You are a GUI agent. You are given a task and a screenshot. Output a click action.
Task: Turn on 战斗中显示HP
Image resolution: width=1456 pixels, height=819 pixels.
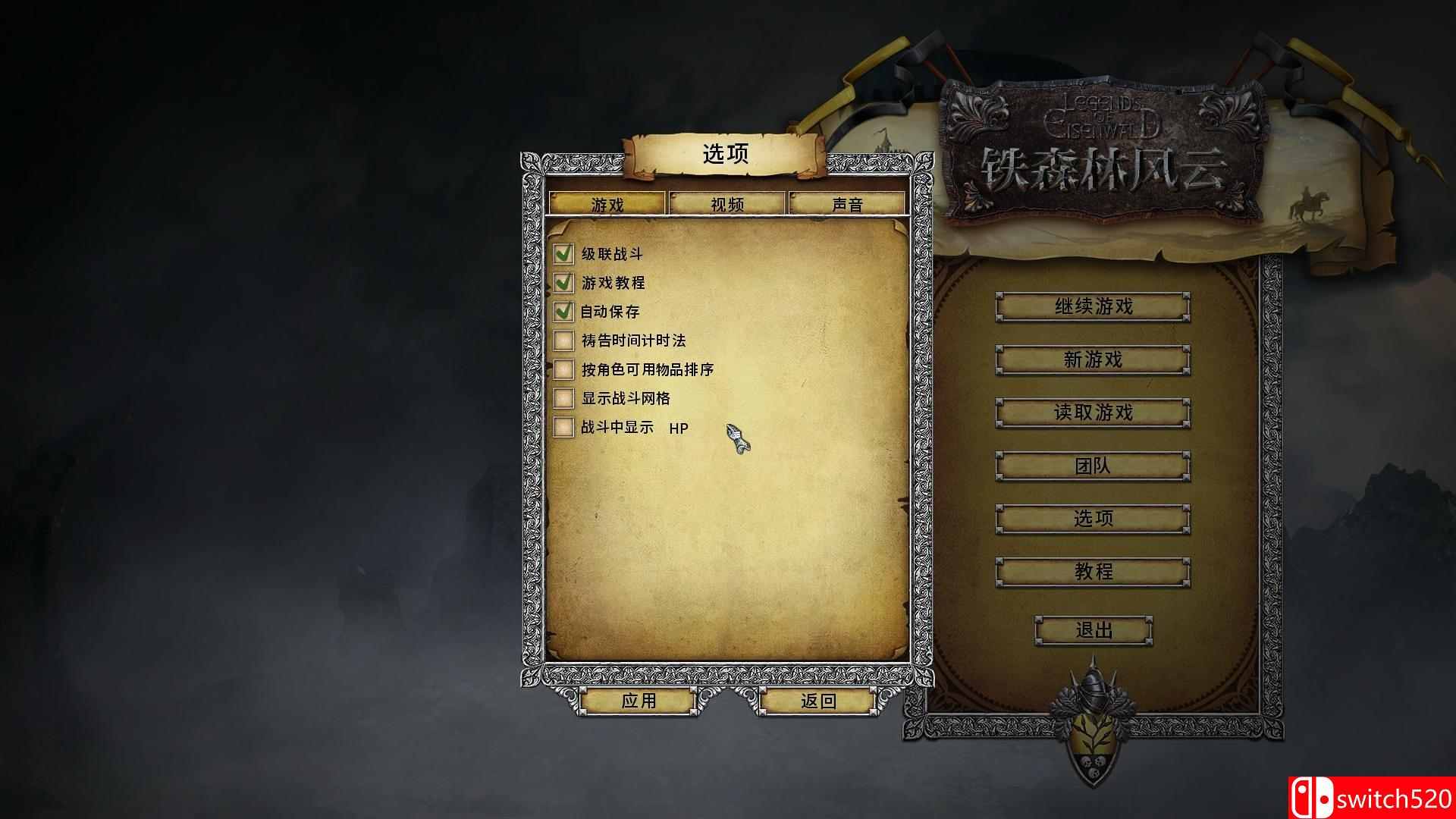click(x=563, y=428)
